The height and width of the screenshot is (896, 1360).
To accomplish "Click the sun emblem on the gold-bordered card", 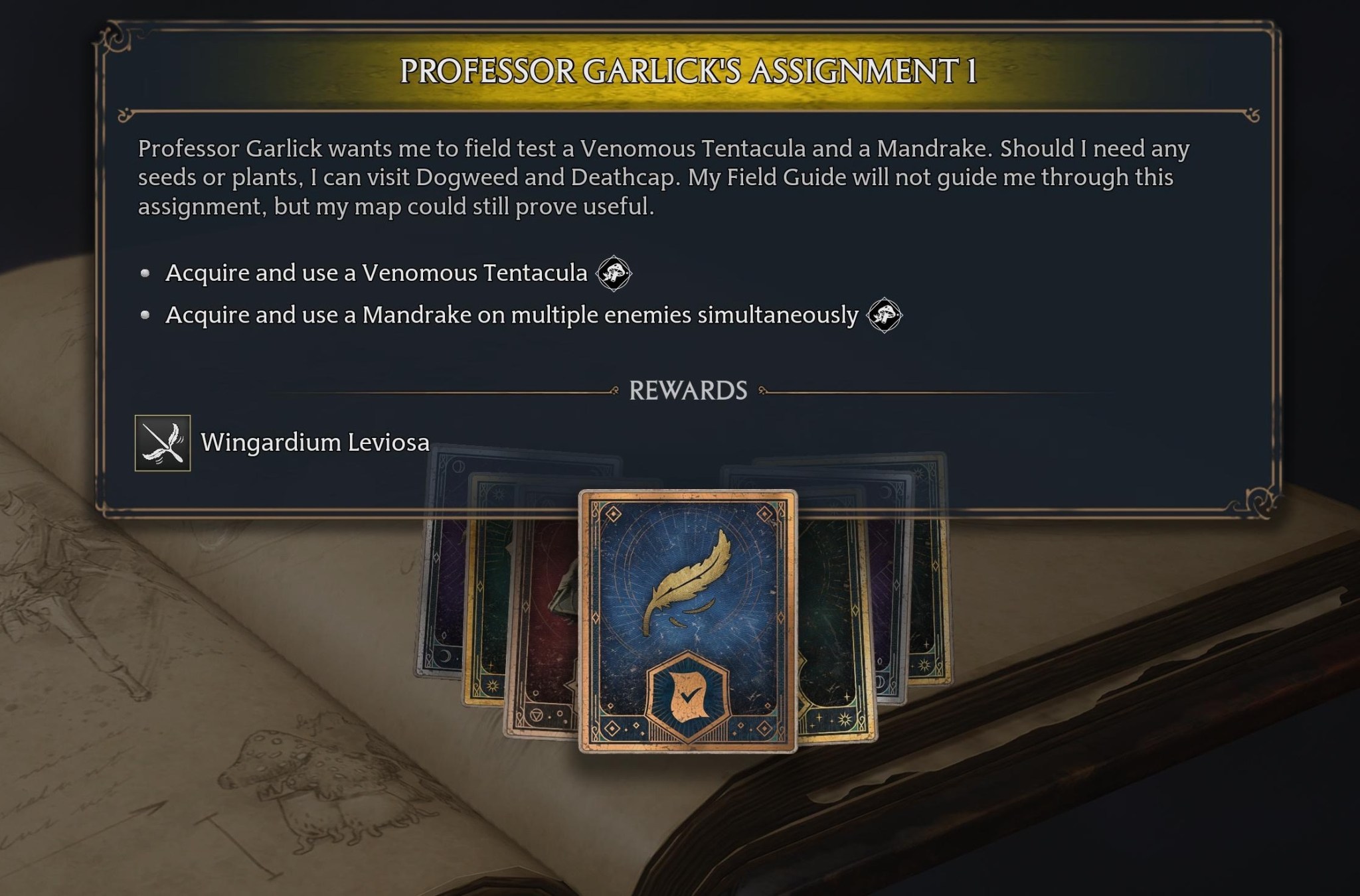I will point(493,685).
